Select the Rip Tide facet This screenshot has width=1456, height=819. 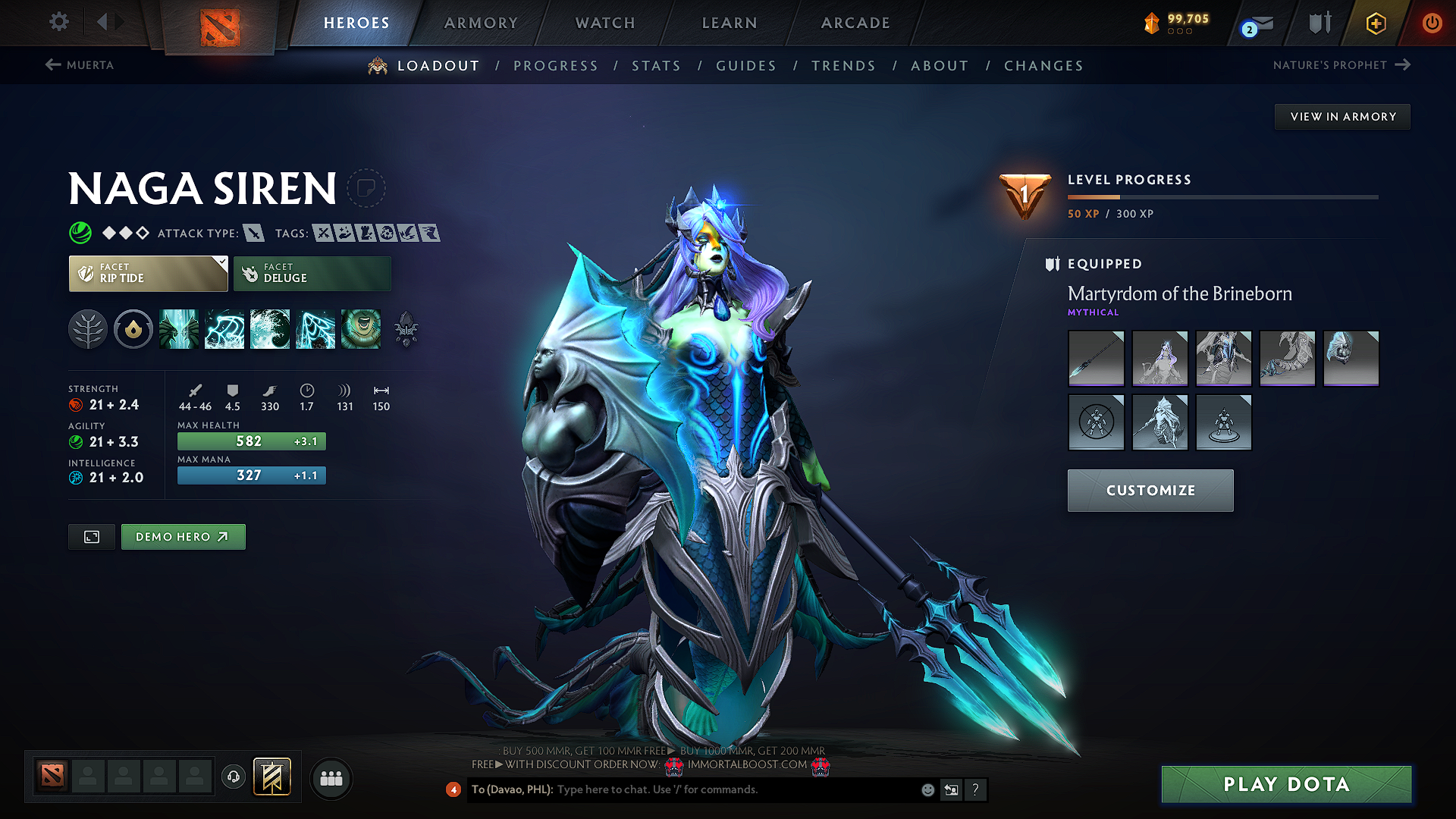(x=148, y=273)
